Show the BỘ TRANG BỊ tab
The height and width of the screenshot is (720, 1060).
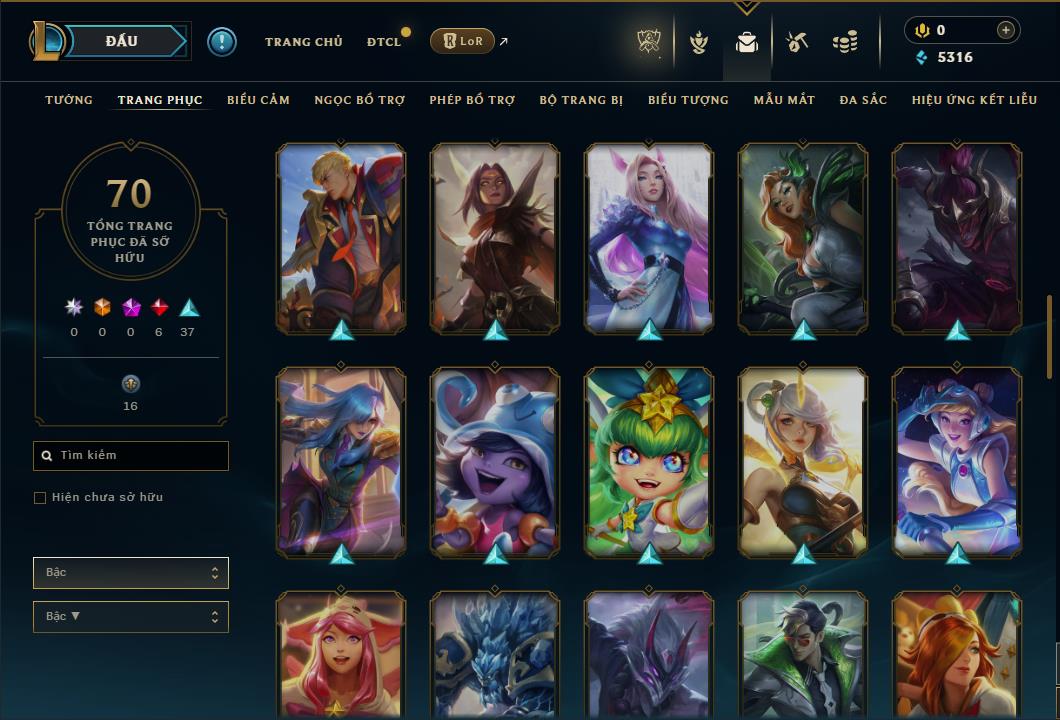(x=581, y=100)
